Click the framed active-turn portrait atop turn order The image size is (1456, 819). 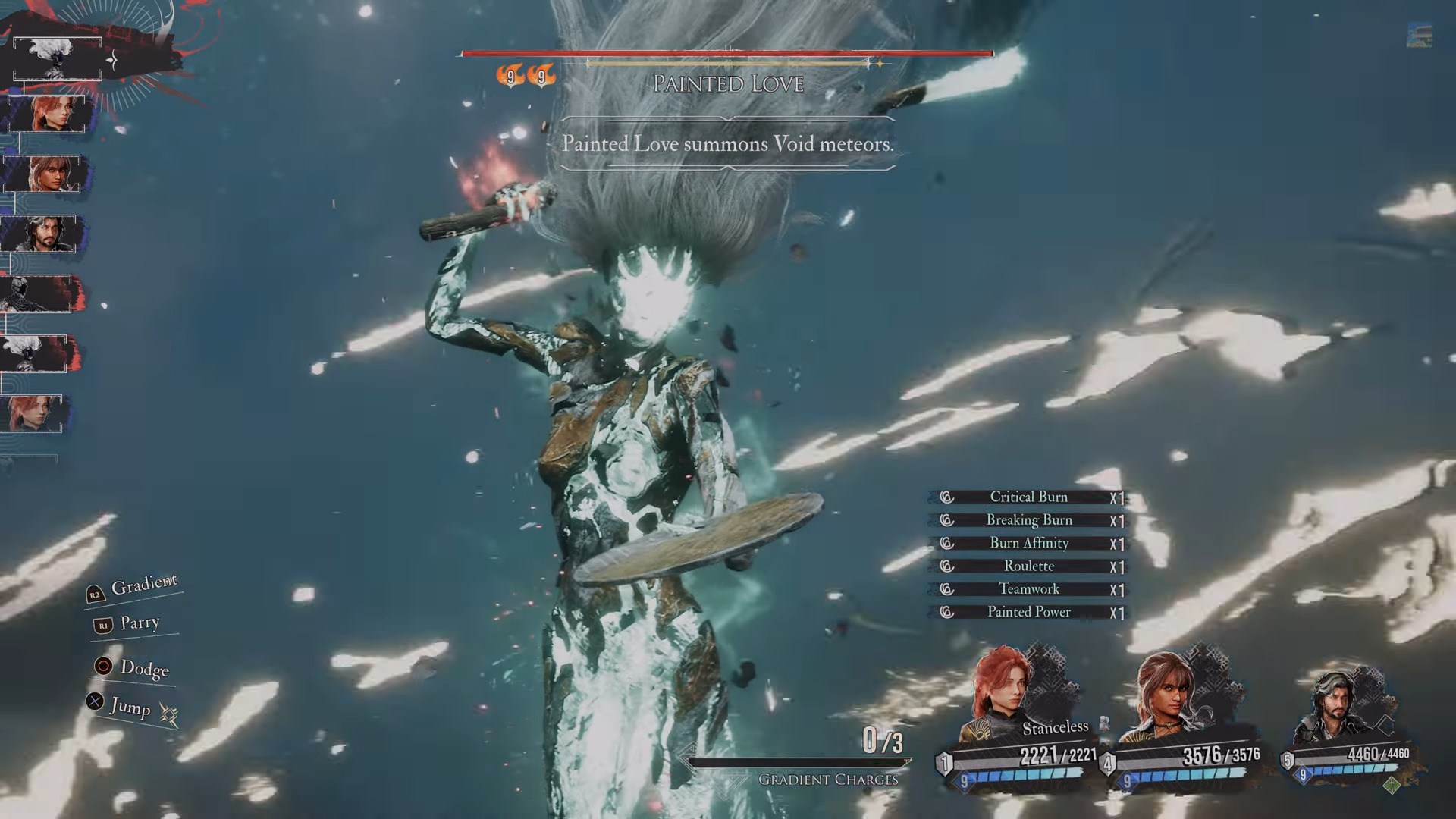coord(58,59)
